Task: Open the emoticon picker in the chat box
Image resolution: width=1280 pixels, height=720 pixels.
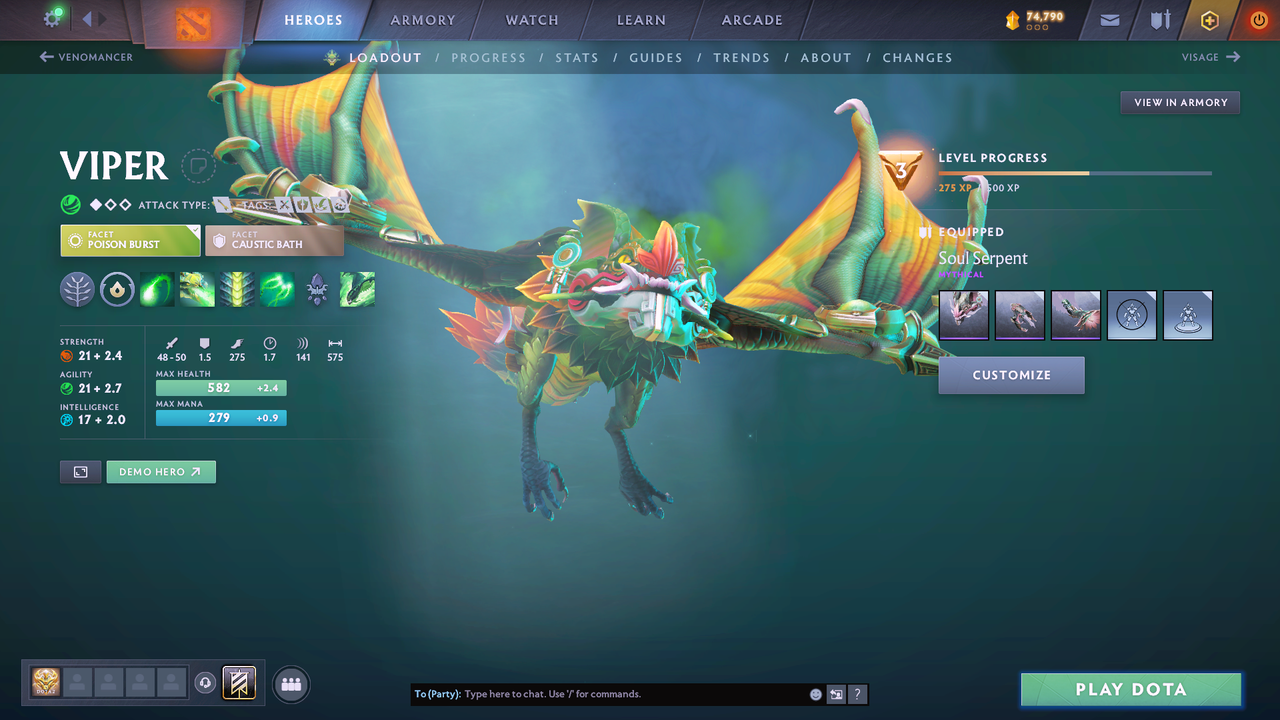Action: point(815,694)
